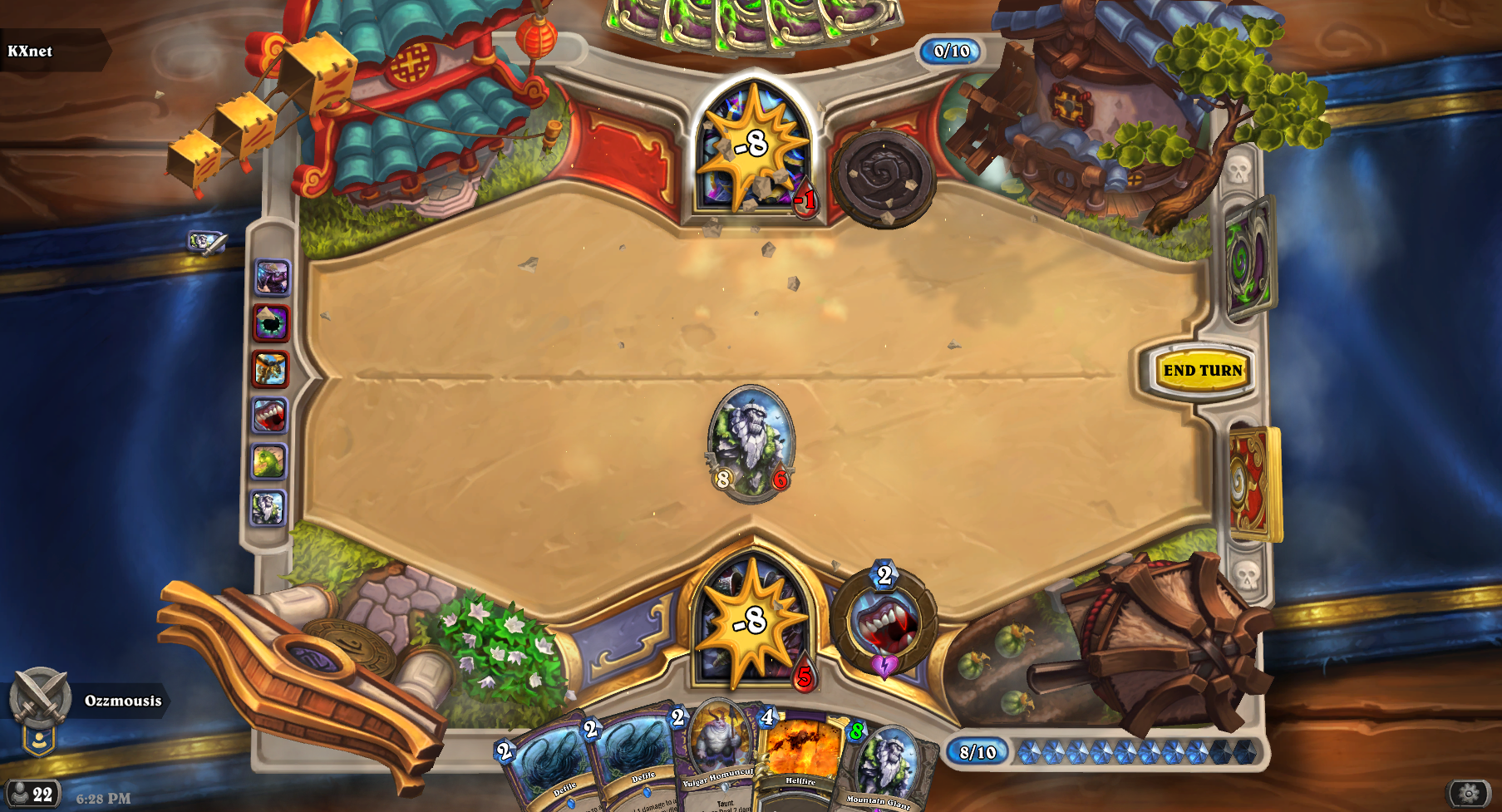Inspect the opponent's green deck stack
Viewport: 1502px width, 812px height.
[x=1249, y=259]
